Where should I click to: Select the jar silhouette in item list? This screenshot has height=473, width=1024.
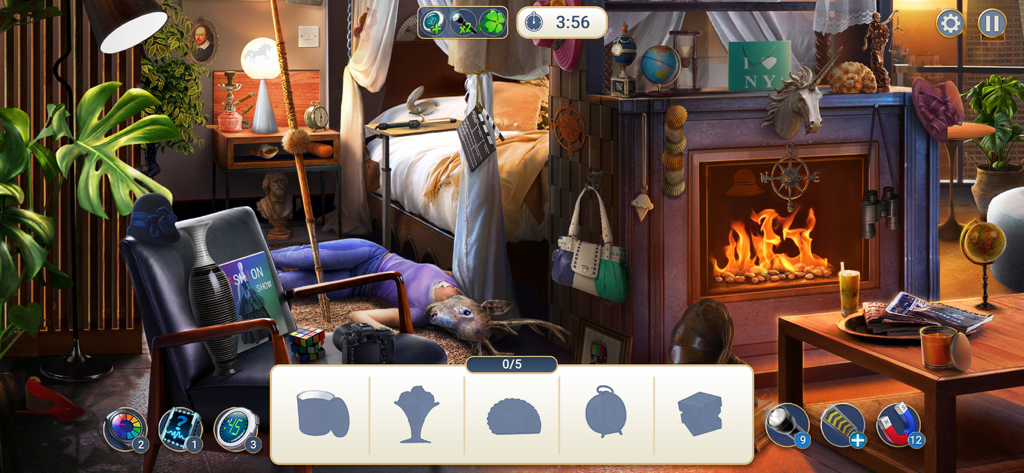pyautogui.click(x=322, y=413)
